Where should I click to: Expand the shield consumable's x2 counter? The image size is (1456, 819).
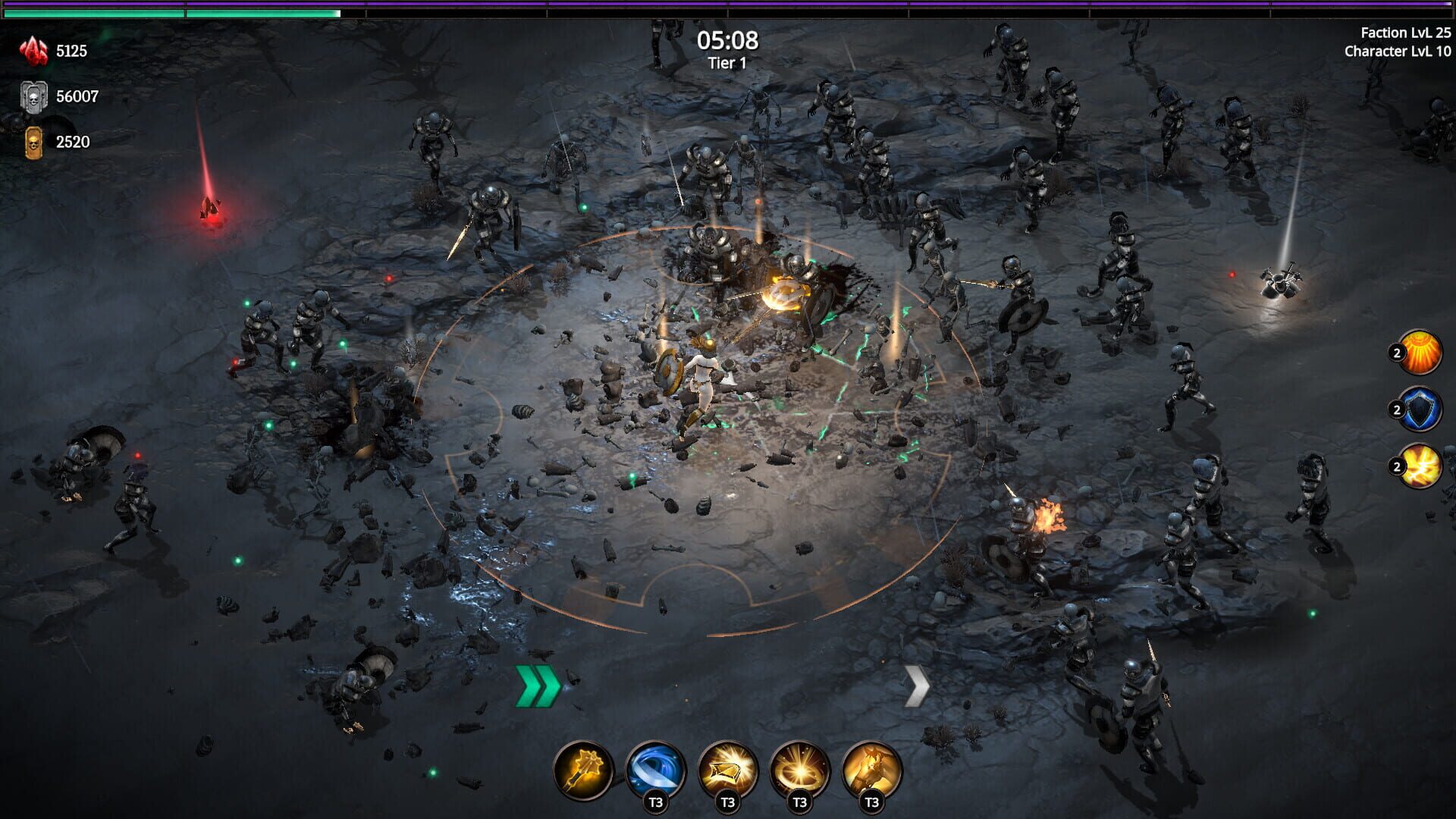[1398, 410]
